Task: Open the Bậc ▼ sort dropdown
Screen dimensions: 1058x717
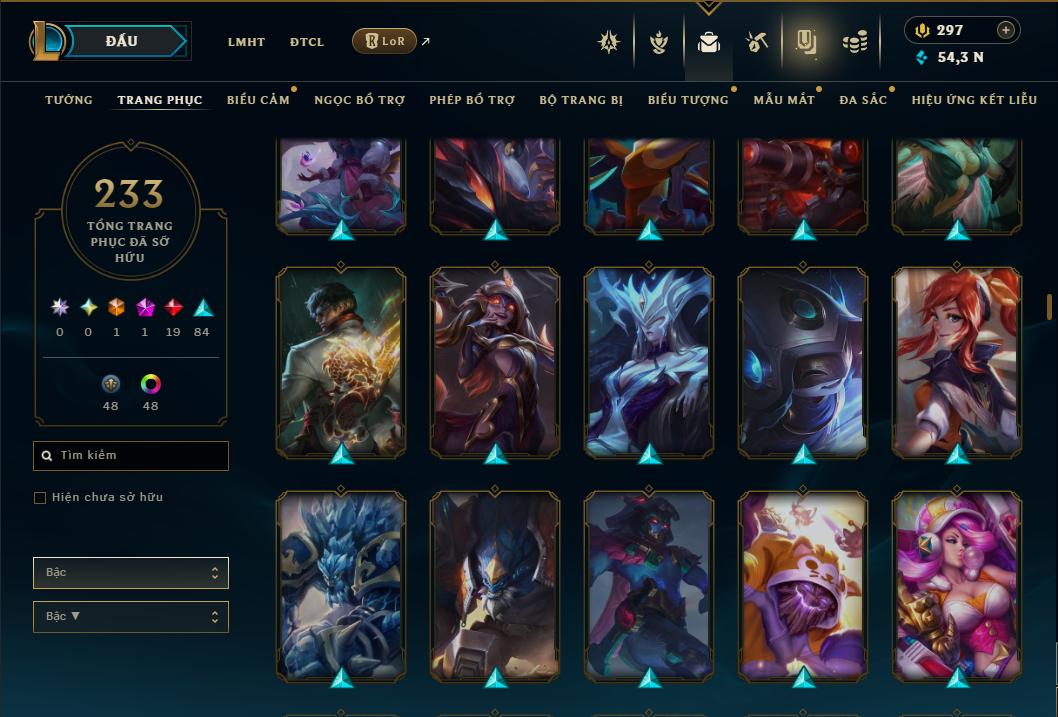Action: coord(131,617)
